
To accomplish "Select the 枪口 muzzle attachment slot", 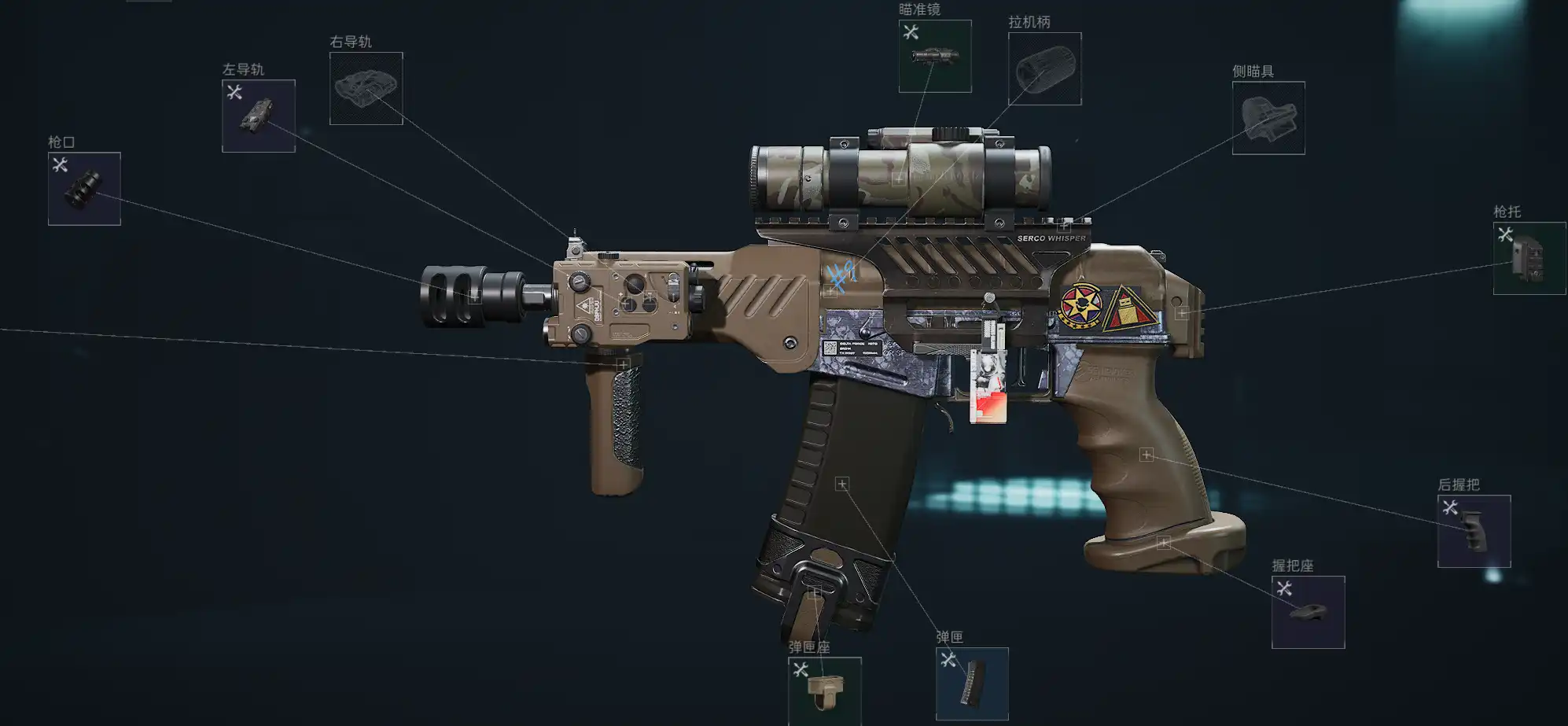I will point(84,189).
